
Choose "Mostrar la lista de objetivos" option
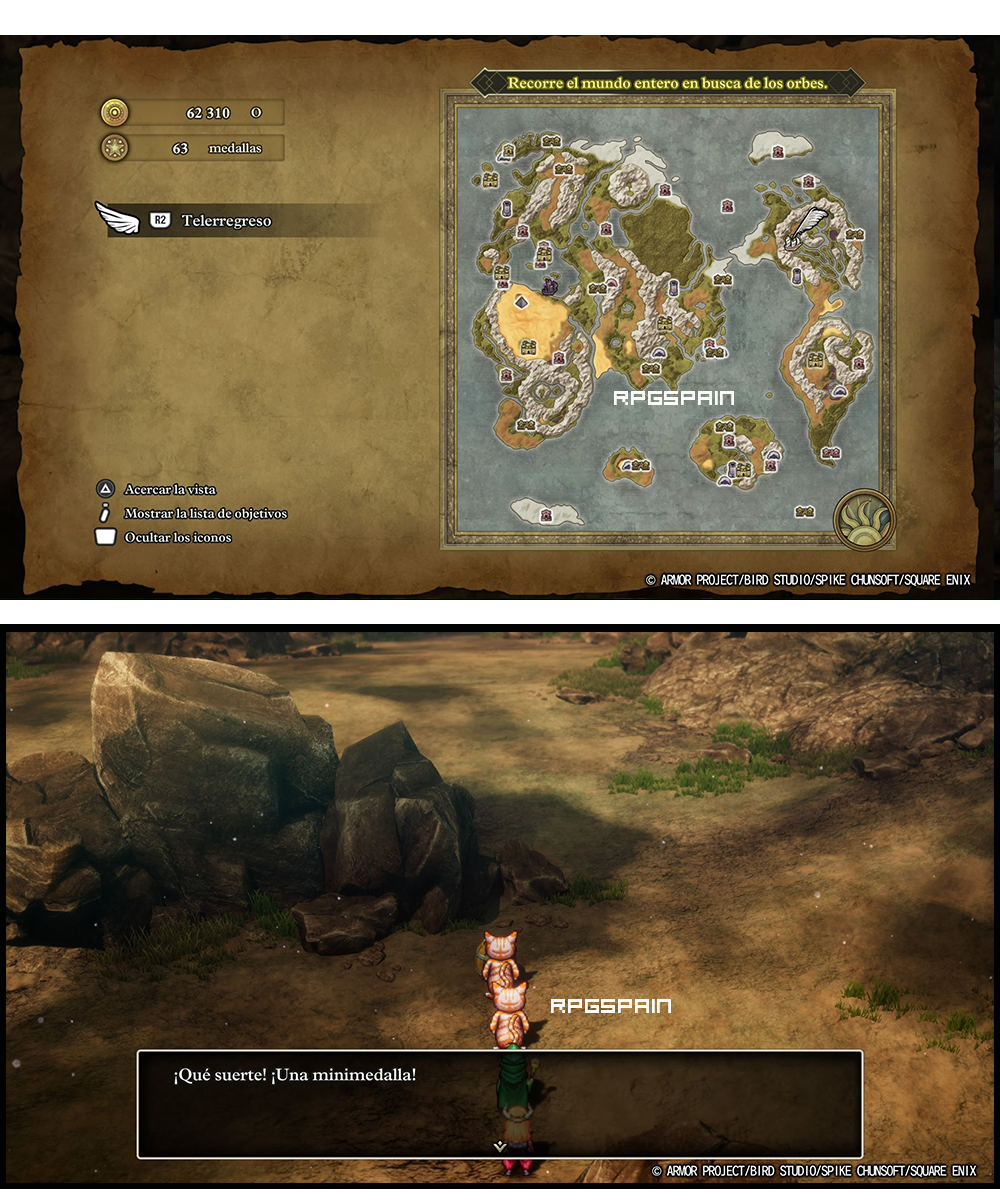[x=205, y=514]
